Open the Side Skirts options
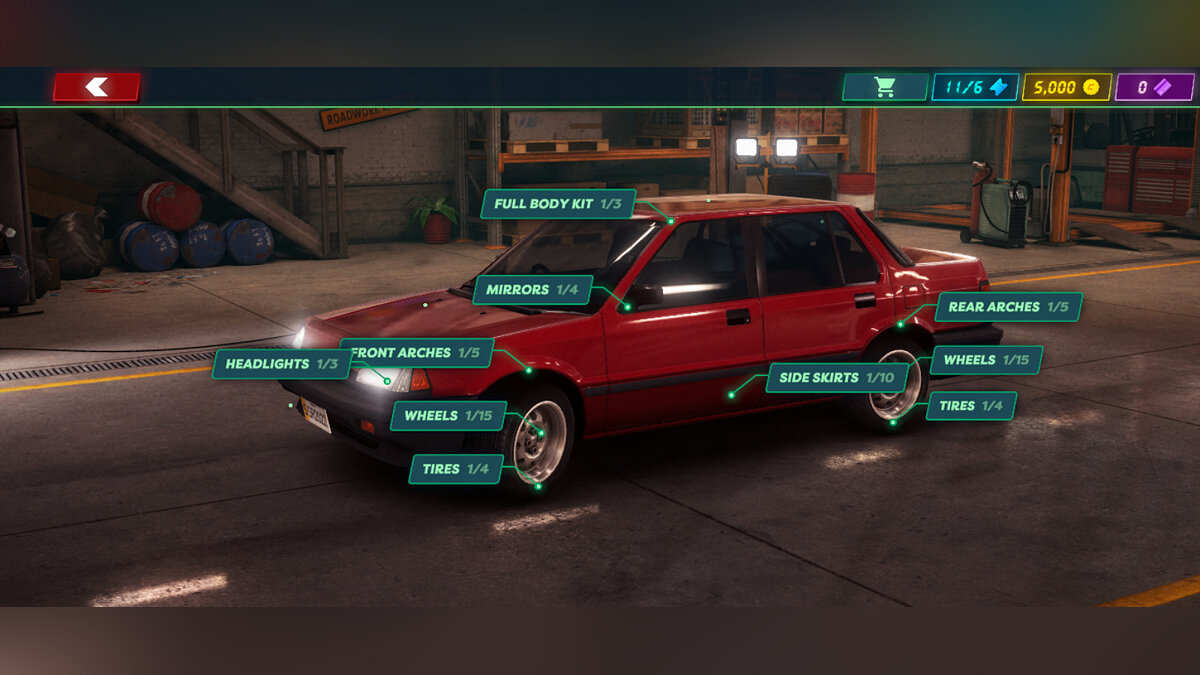 click(x=837, y=378)
